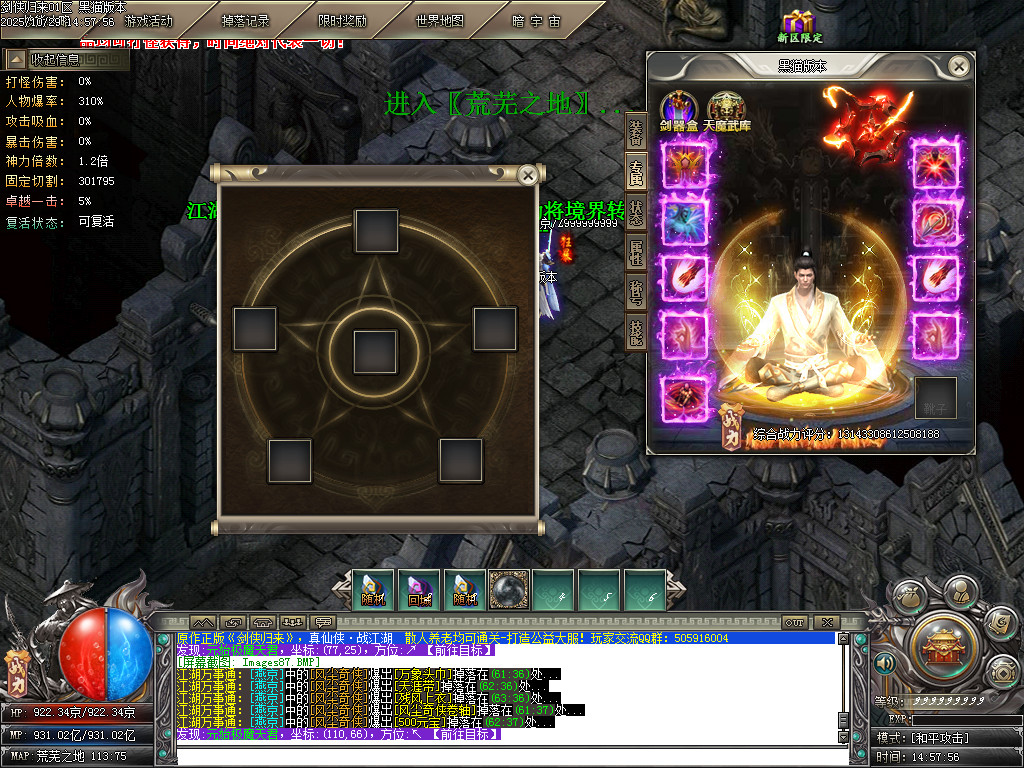Open the 游戏活动 menu
This screenshot has width=1024, height=768.
pos(148,21)
